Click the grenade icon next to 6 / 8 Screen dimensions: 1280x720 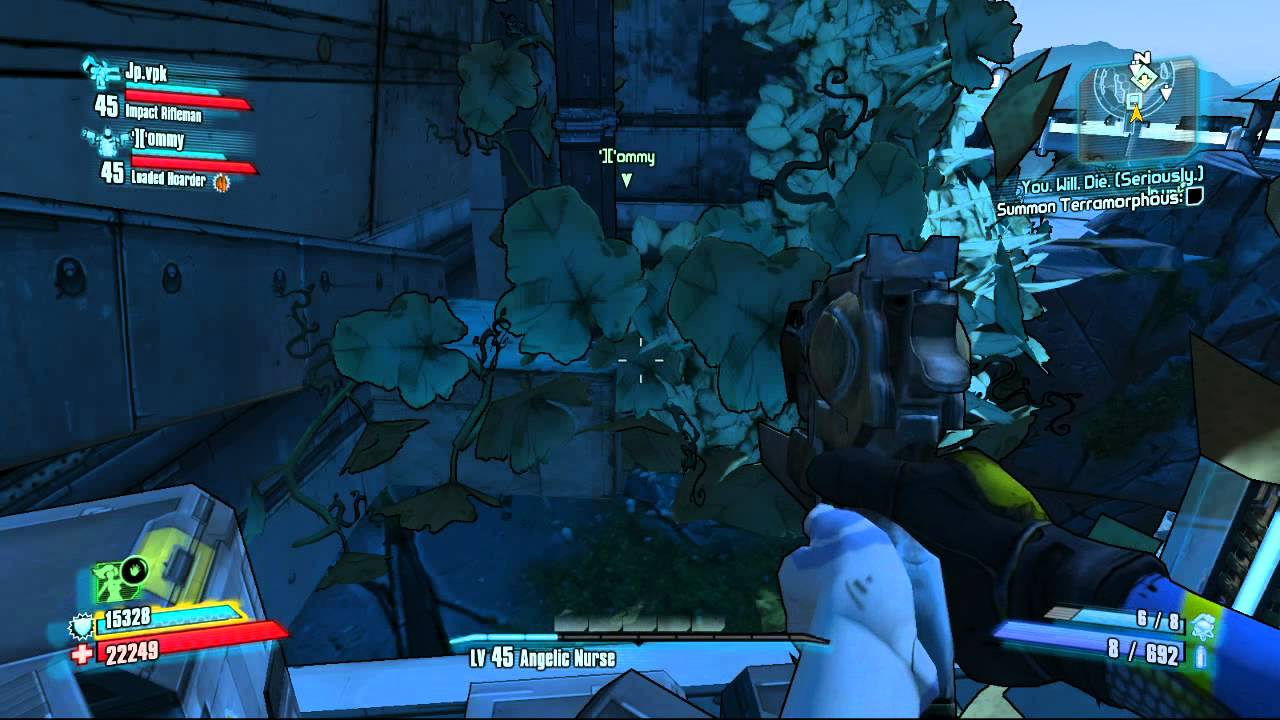tap(1202, 625)
